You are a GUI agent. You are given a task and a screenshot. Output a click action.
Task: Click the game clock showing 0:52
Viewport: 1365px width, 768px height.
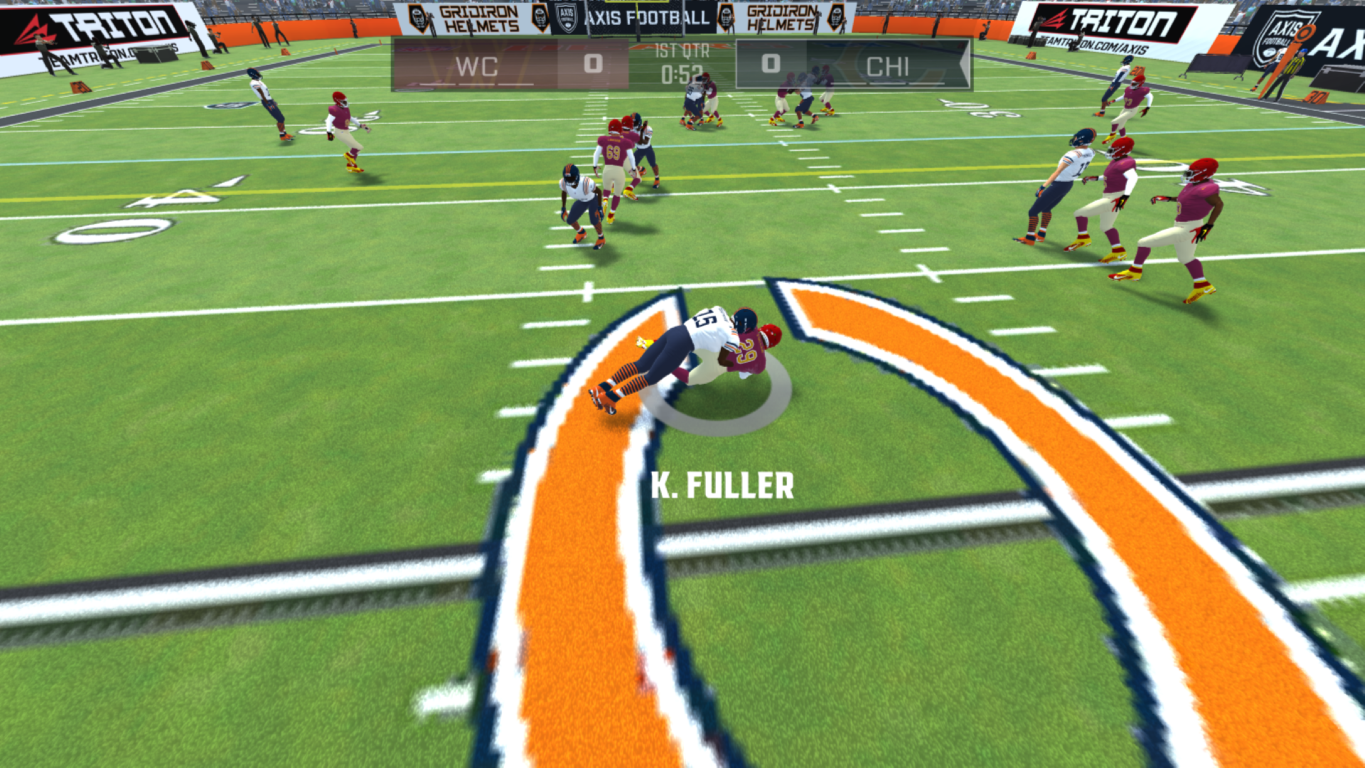[680, 73]
